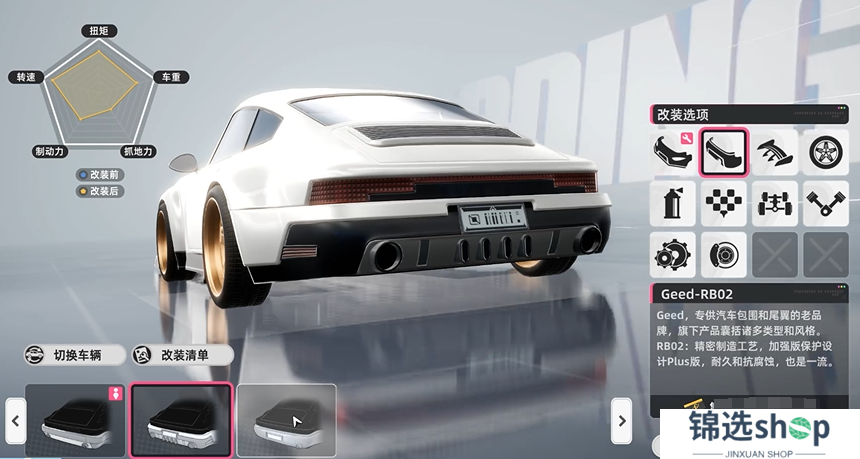The height and width of the screenshot is (459, 860).
Task: Open the front bumper modification option
Action: 673,152
